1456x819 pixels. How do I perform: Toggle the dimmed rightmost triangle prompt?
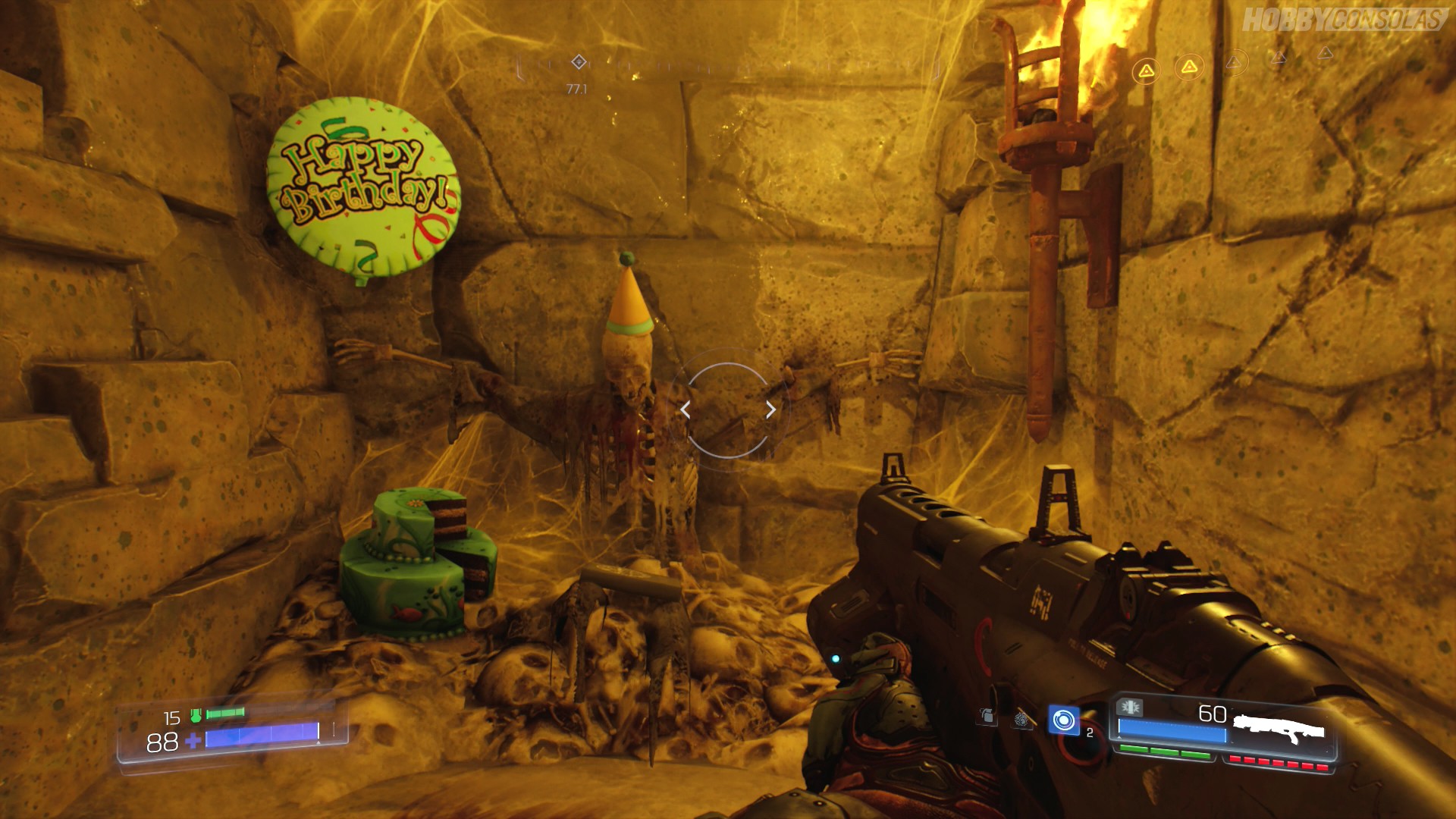pos(1325,54)
